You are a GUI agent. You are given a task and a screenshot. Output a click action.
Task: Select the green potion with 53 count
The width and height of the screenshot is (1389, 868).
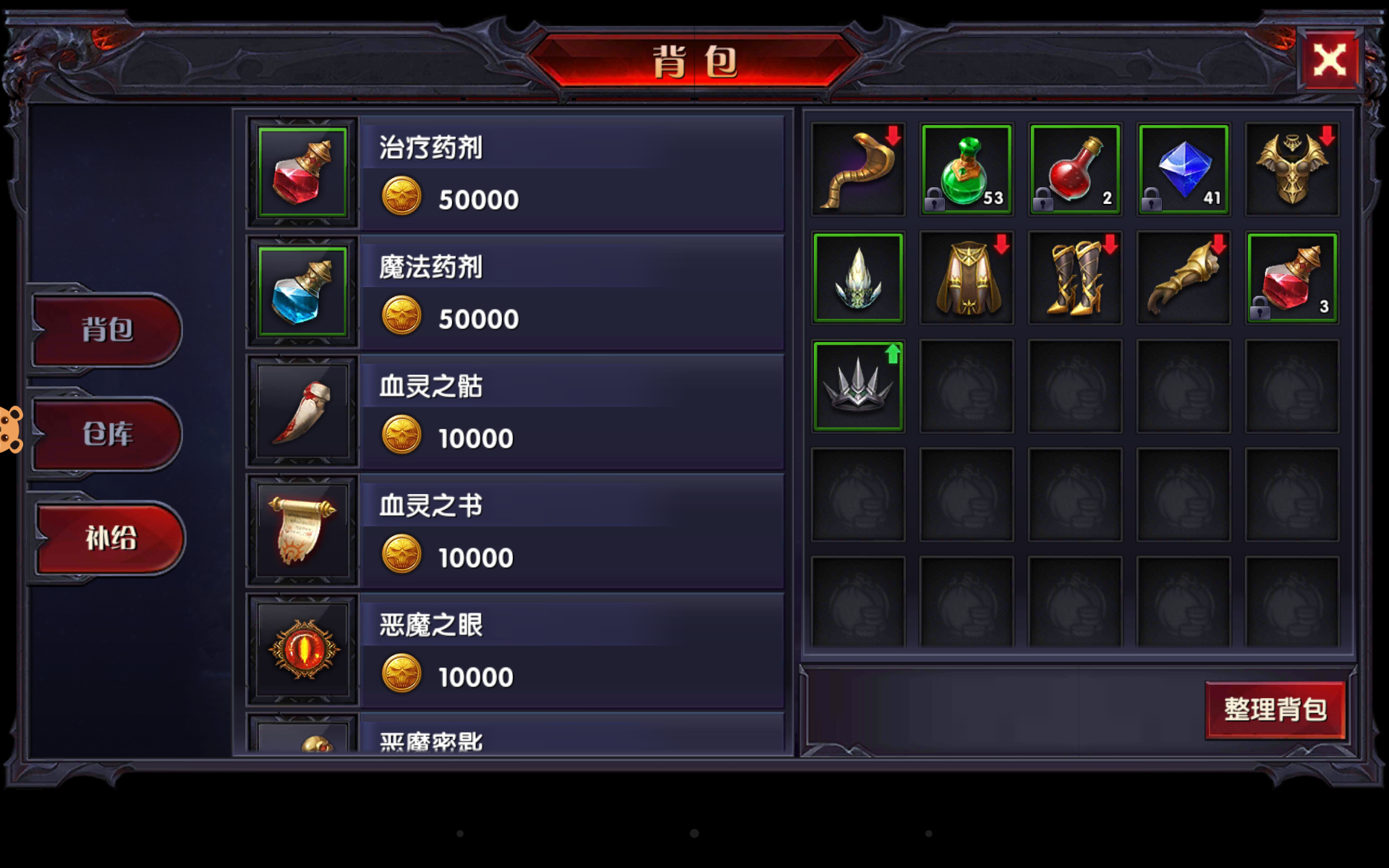point(967,169)
